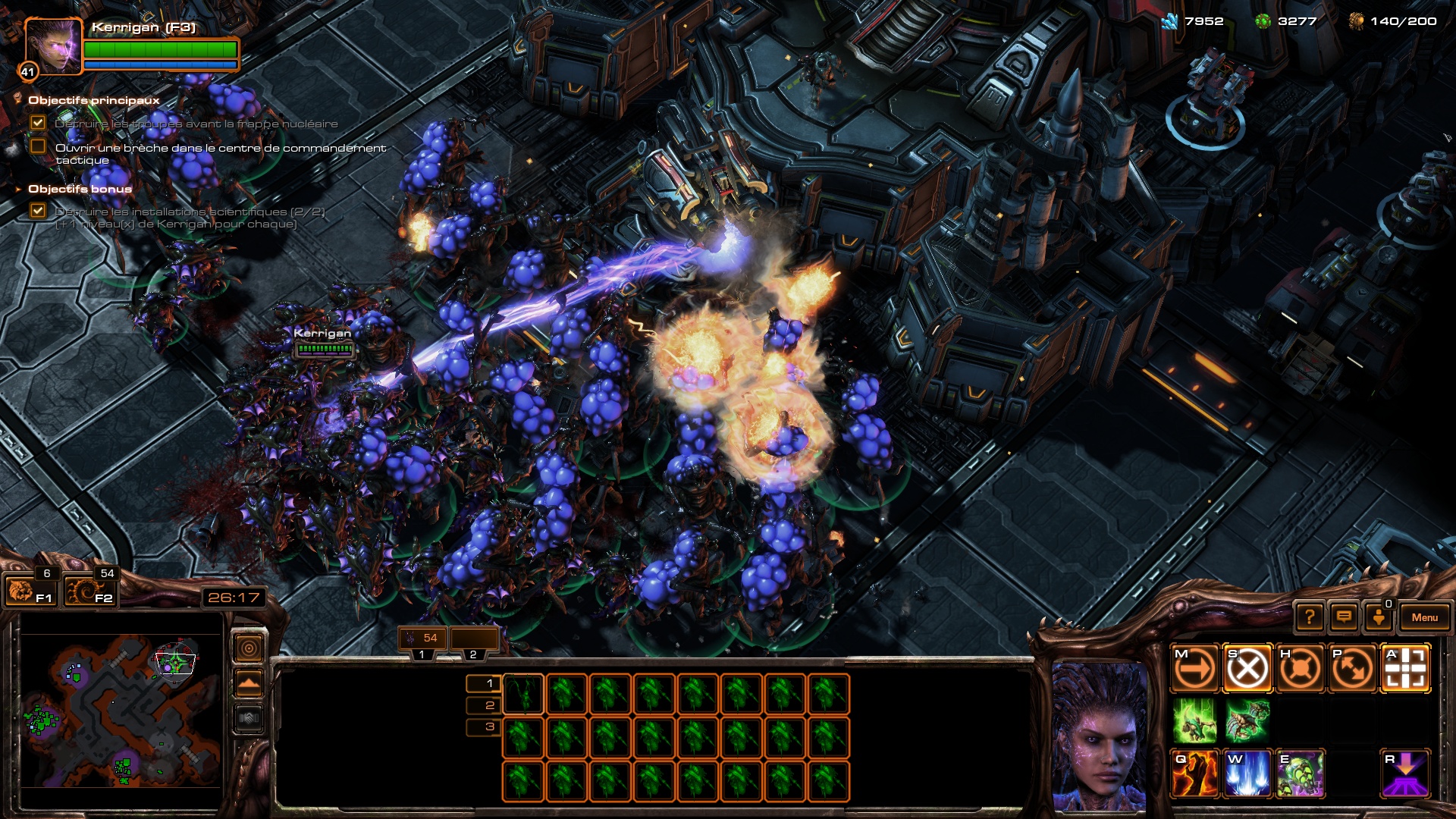
Task: Switch to selection page 2
Action: [x=489, y=705]
